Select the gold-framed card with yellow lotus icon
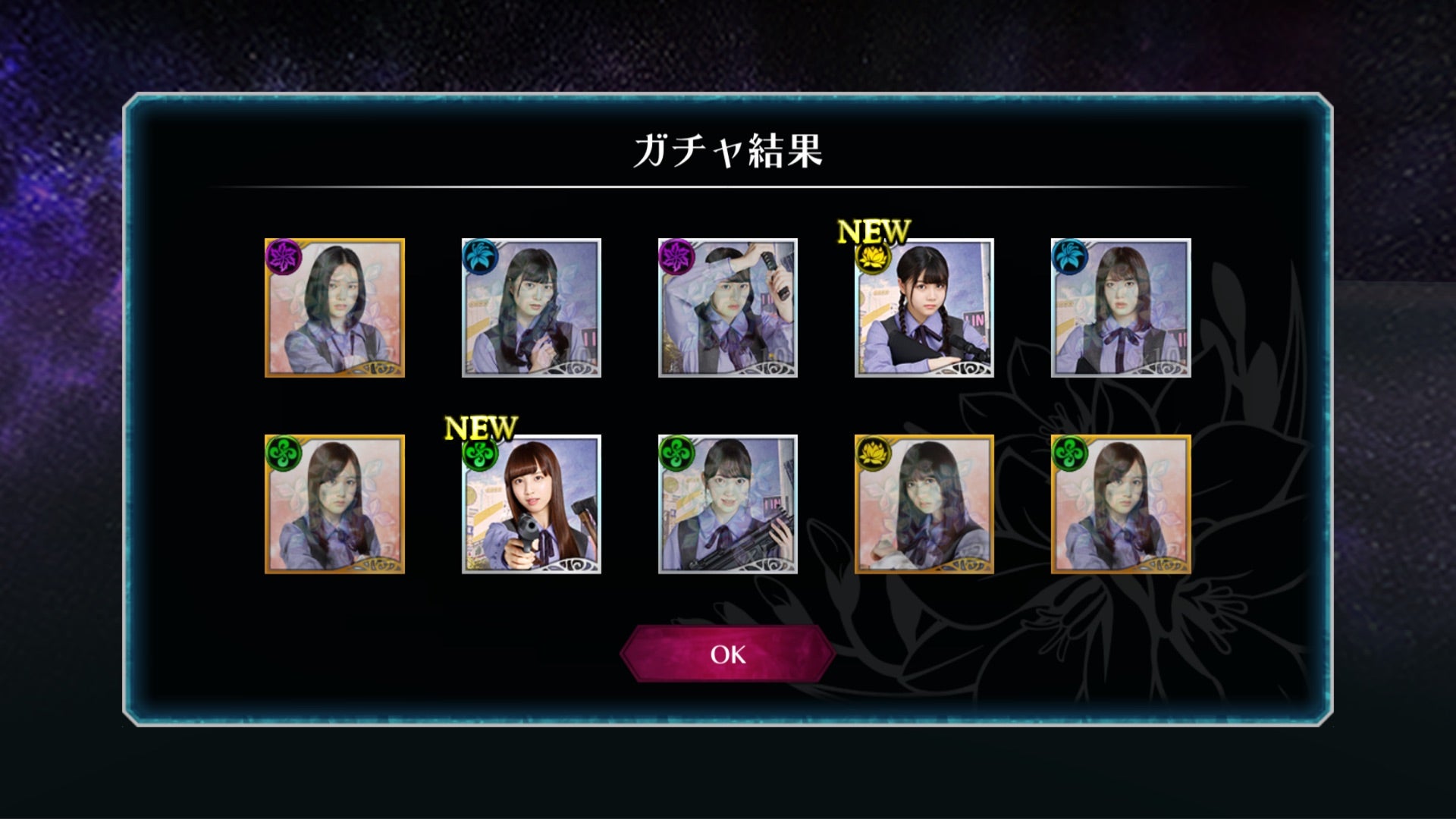 pyautogui.click(x=924, y=504)
